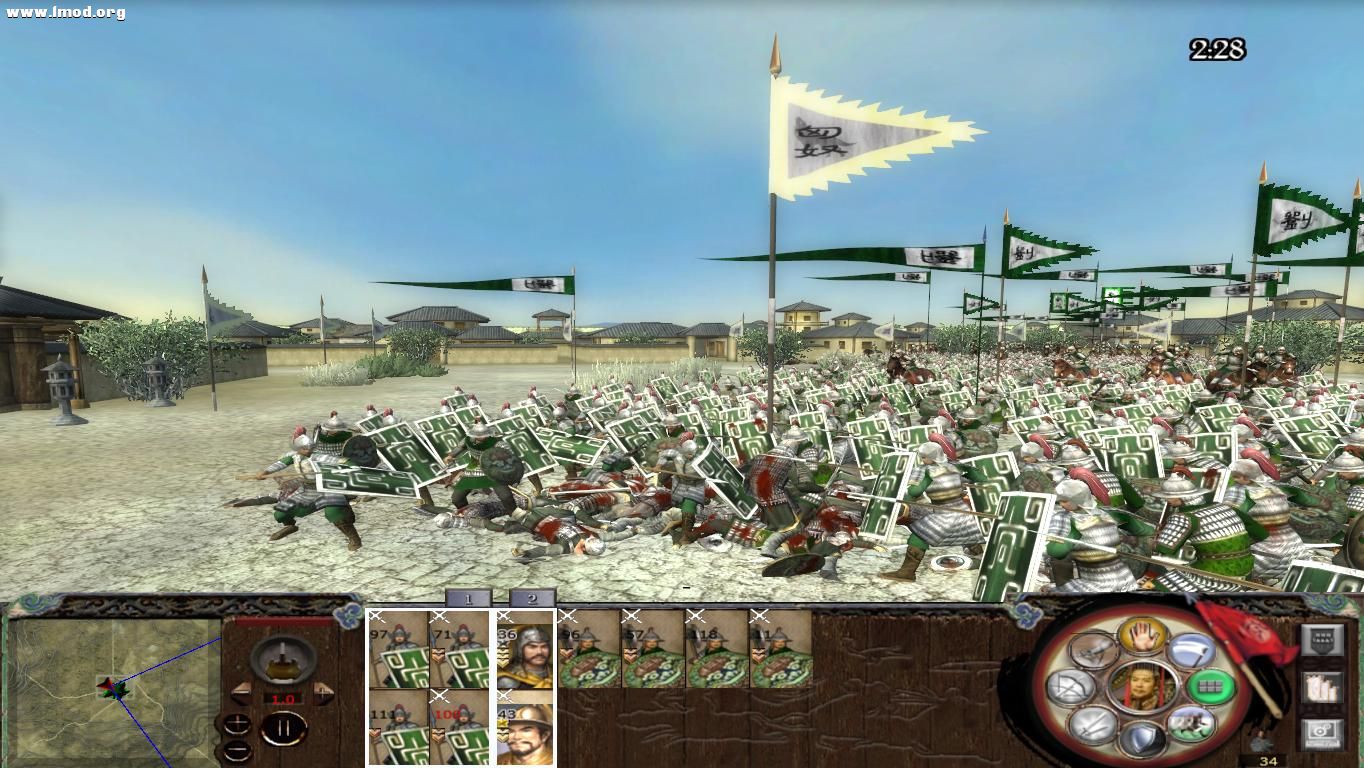Click the shield banner icon above the scrolls
The width and height of the screenshot is (1364, 768).
point(1322,638)
